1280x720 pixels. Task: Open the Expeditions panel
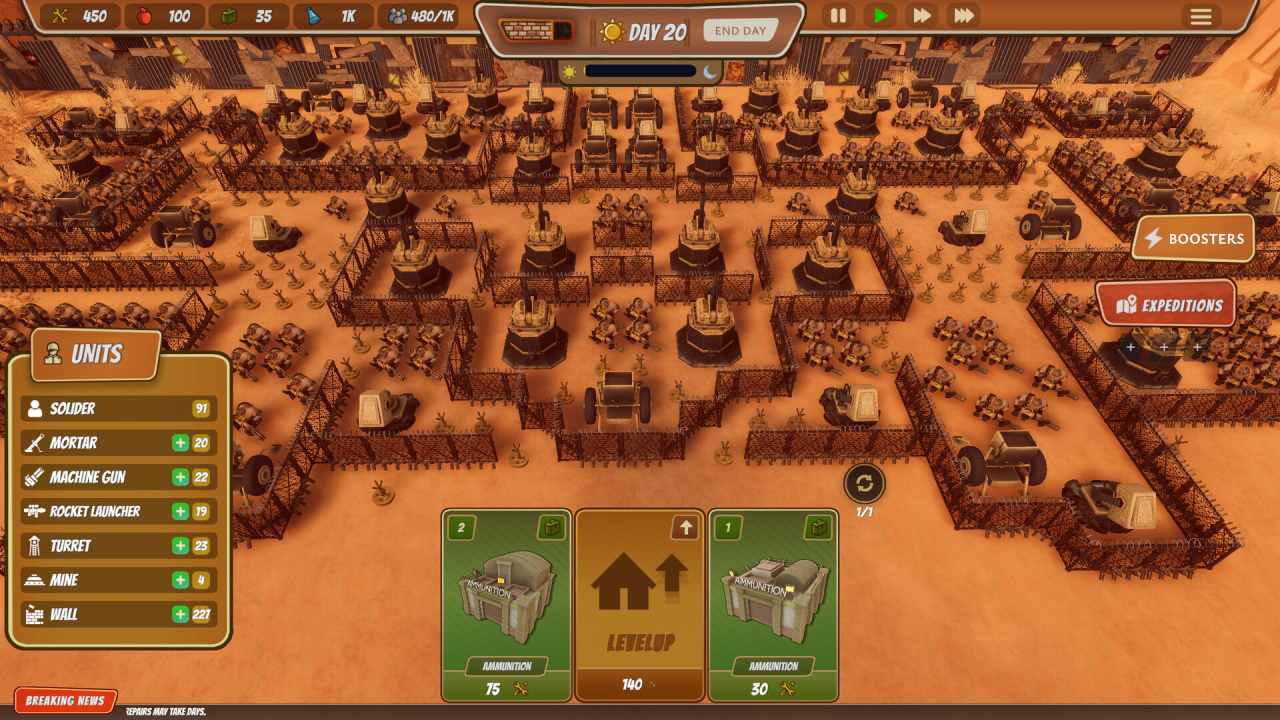point(1167,305)
